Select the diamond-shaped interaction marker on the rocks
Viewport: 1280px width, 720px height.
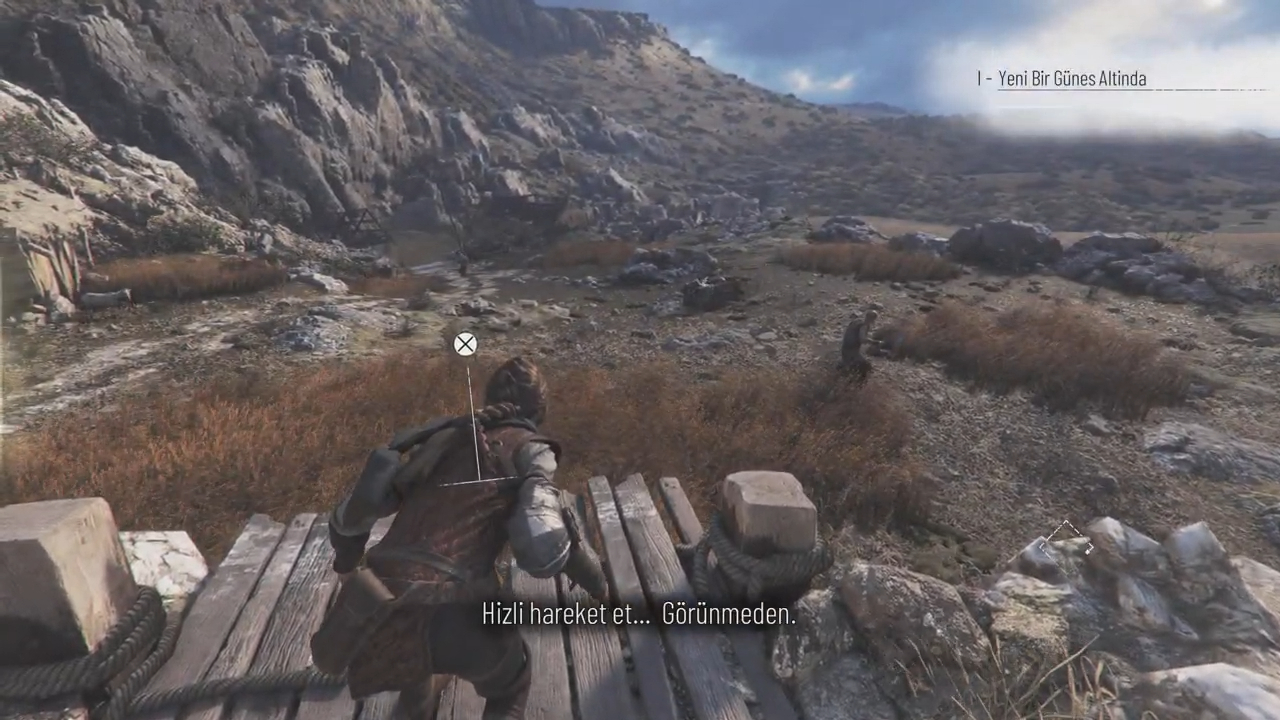(x=1066, y=541)
